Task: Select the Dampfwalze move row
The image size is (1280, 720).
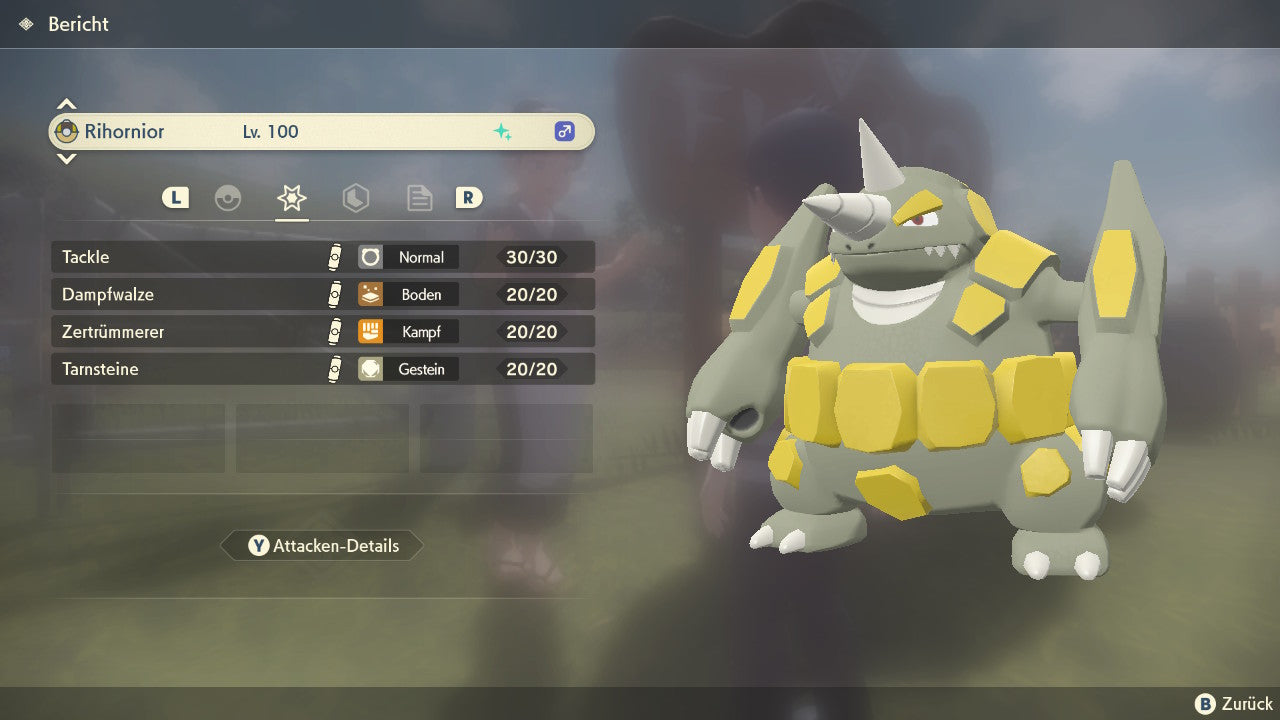Action: tap(322, 294)
